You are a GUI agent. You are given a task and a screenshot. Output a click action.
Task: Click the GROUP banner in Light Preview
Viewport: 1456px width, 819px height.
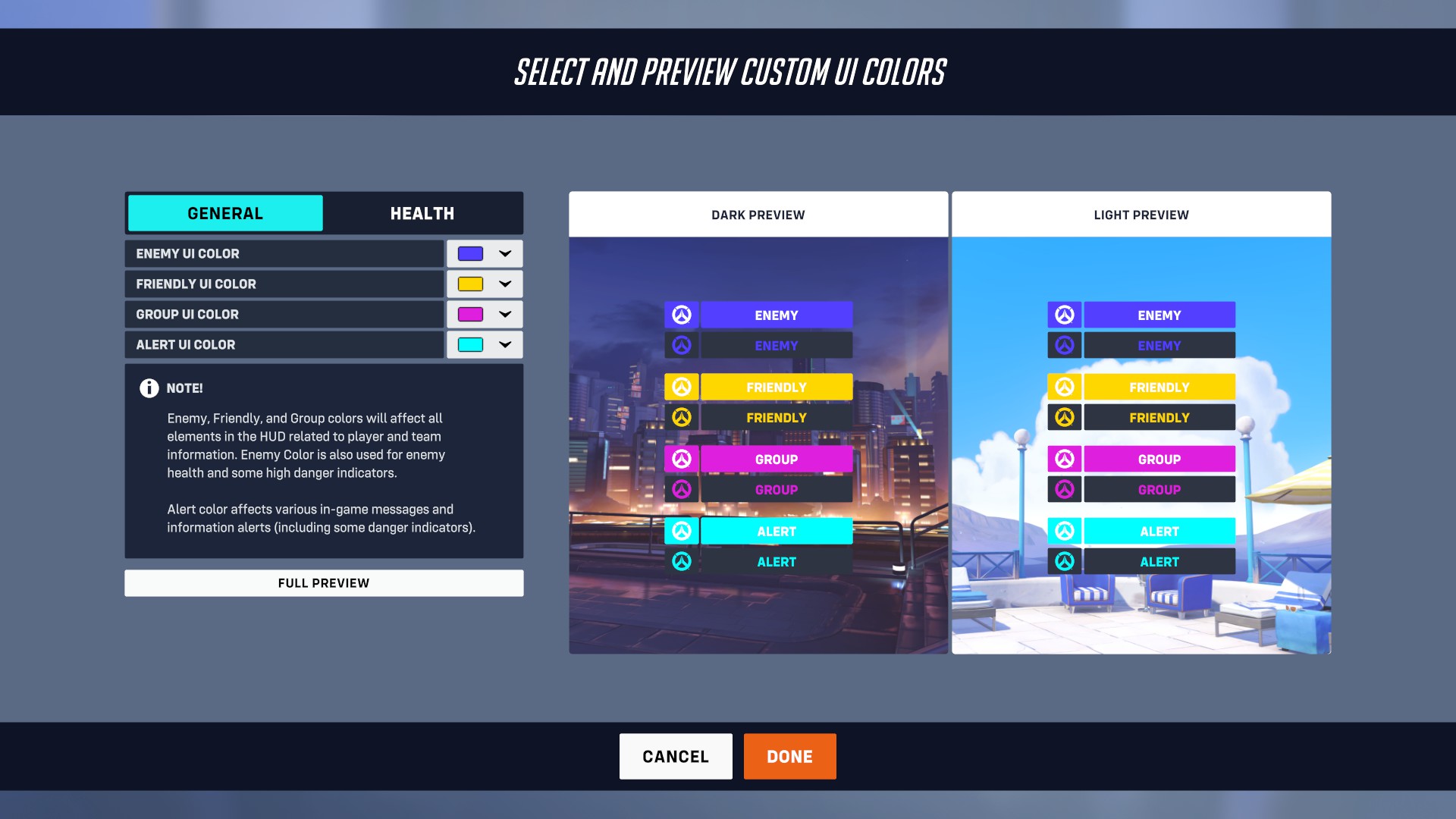(x=1159, y=459)
